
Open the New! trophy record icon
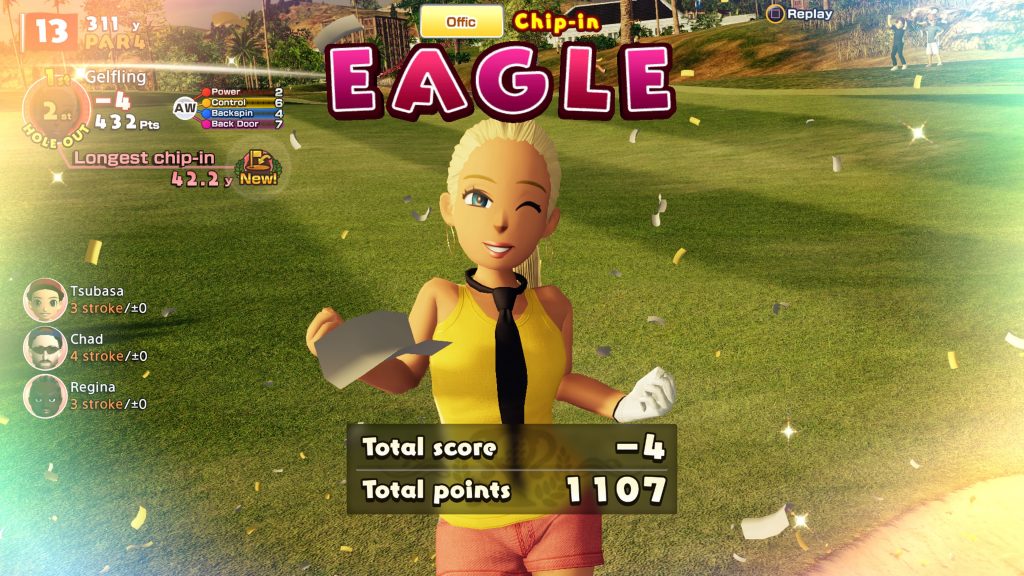(x=258, y=168)
